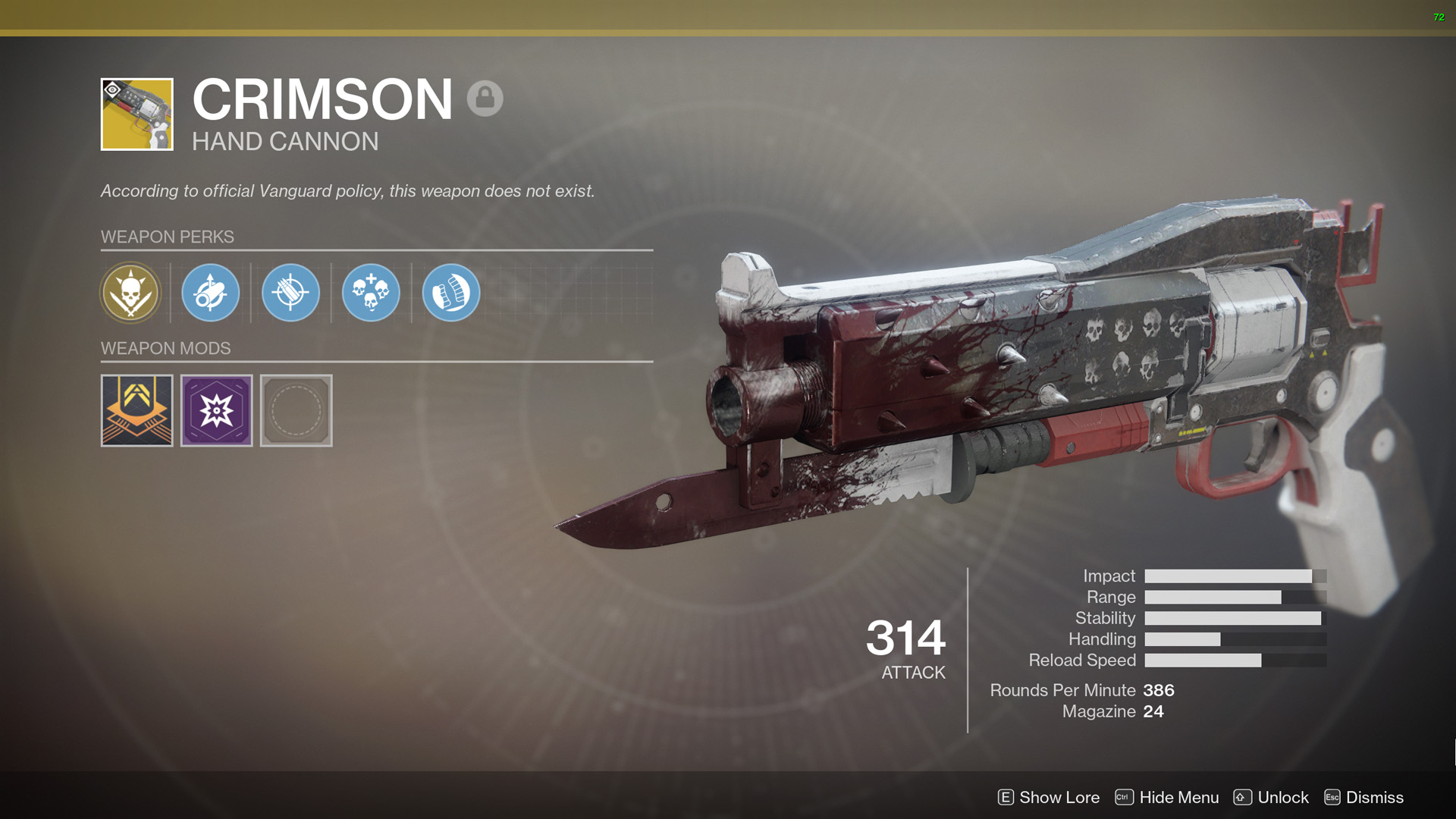Select an empty perk slot right of the perks

pyautogui.click(x=531, y=293)
